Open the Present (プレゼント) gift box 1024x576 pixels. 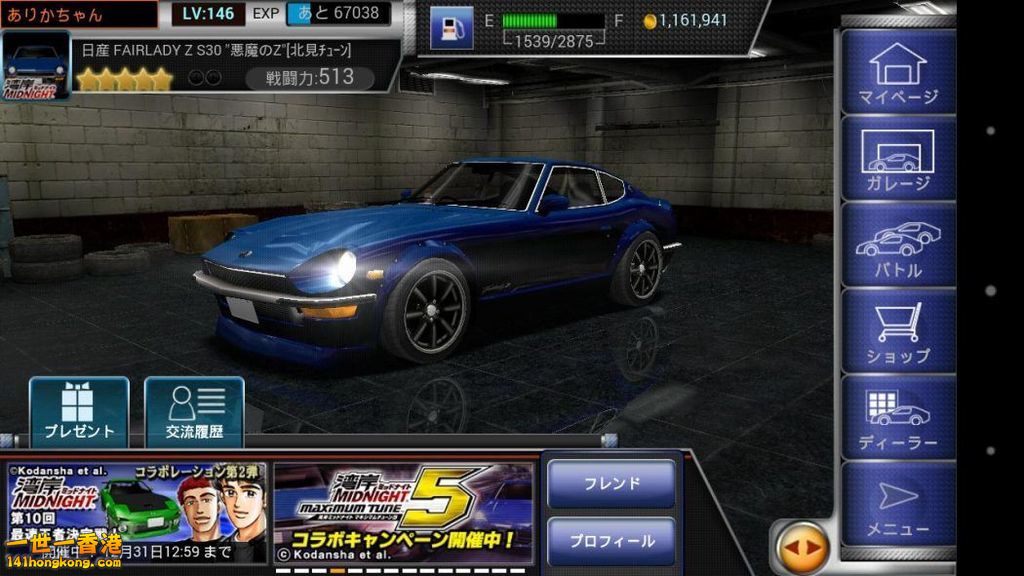pos(79,411)
